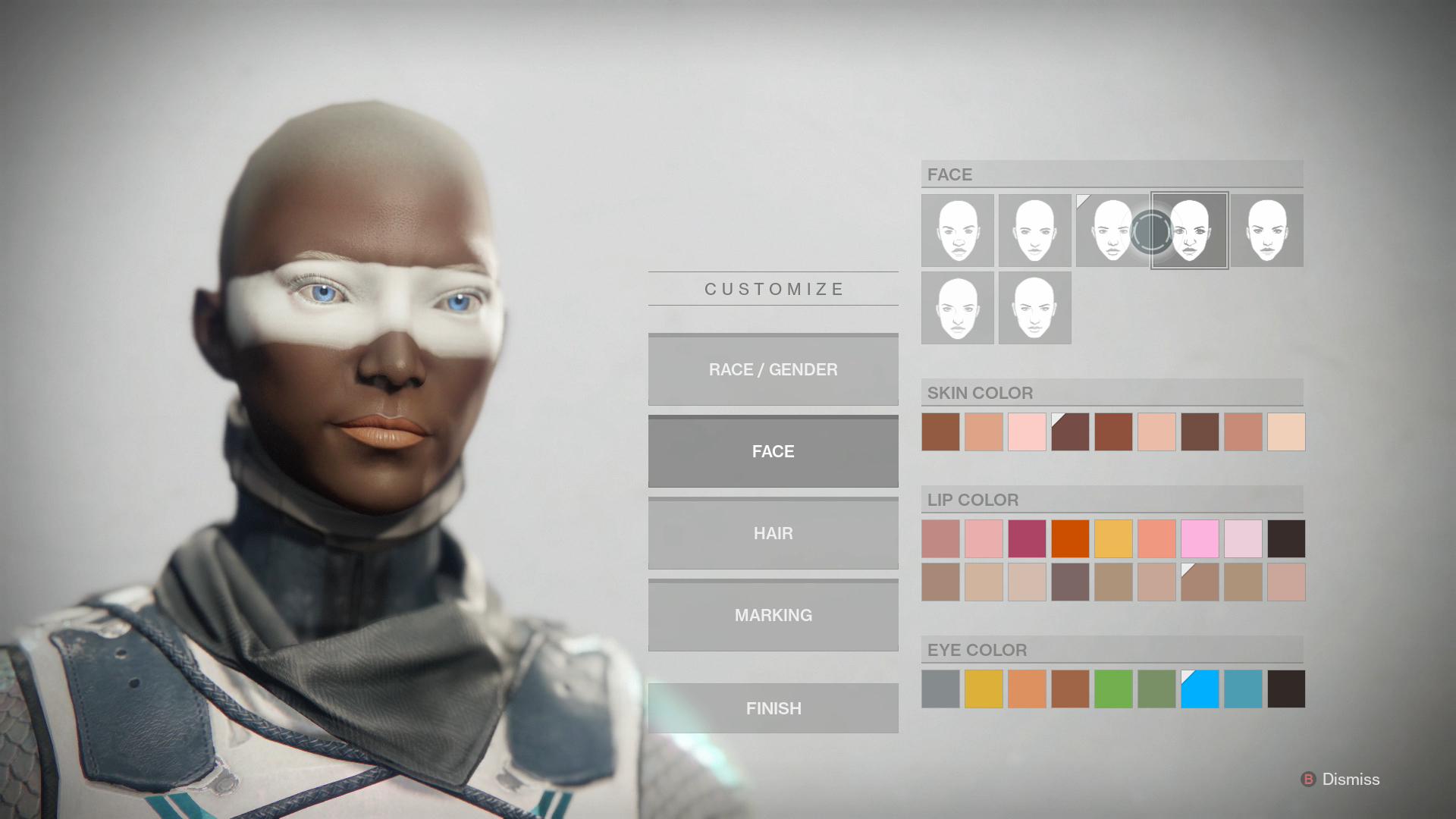Select the first face preset

click(x=957, y=231)
